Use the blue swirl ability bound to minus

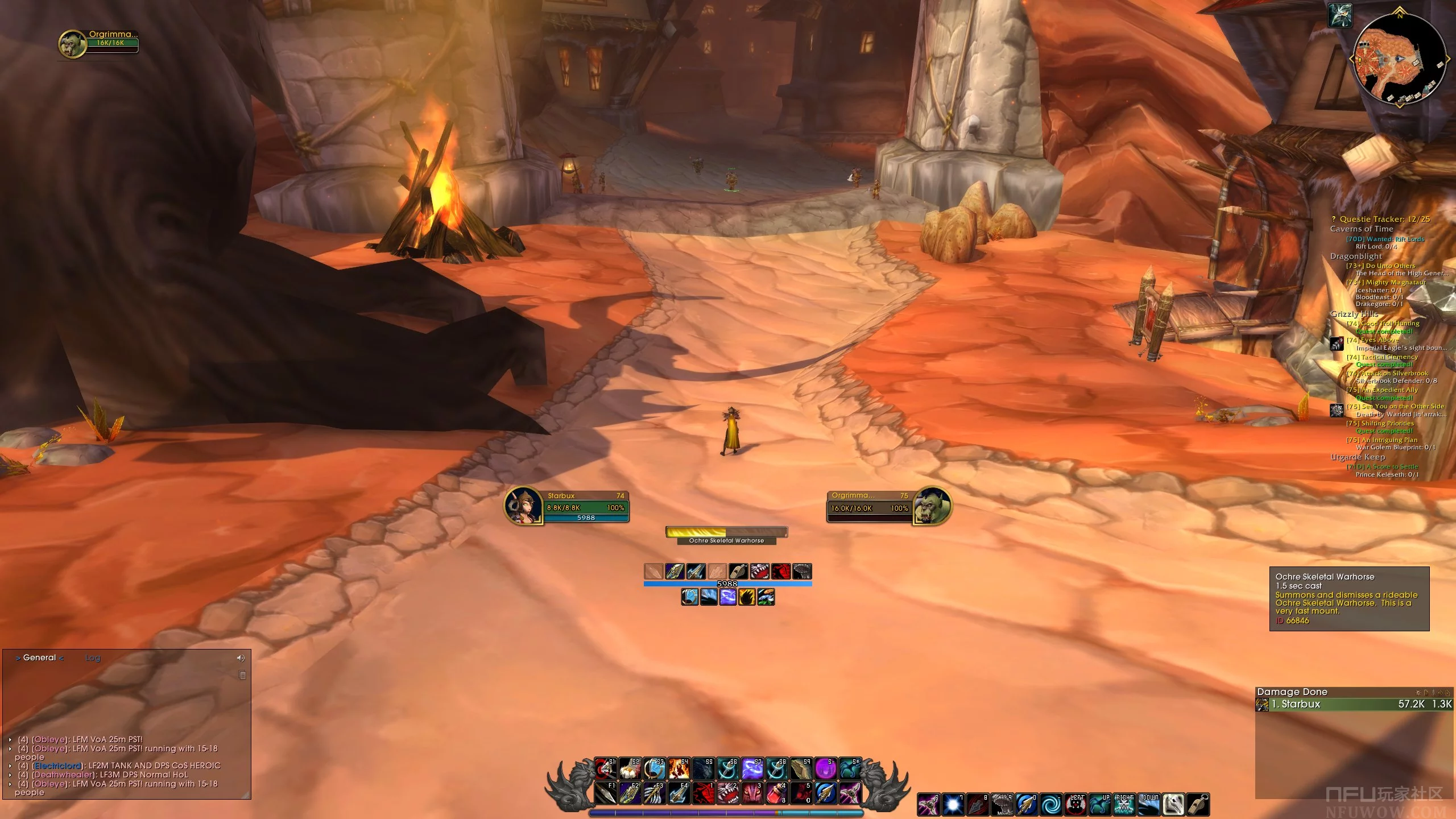[x=1051, y=805]
